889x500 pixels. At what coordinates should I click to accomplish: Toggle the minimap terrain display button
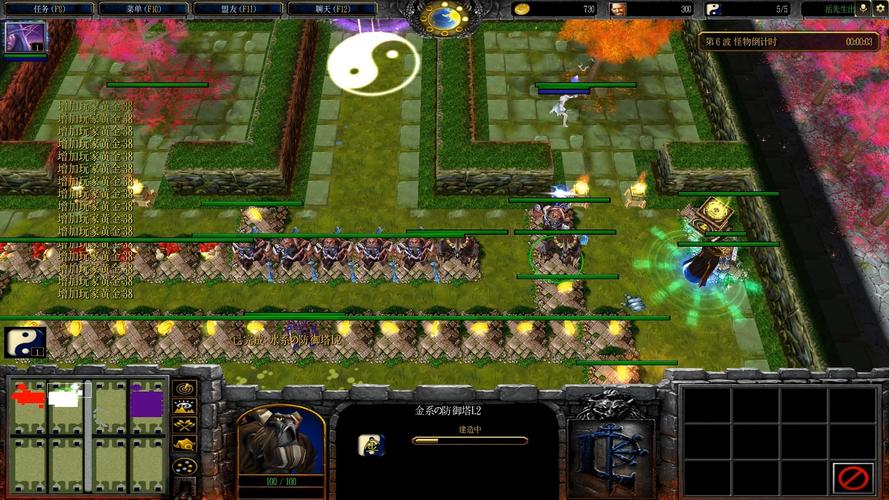pos(185,407)
